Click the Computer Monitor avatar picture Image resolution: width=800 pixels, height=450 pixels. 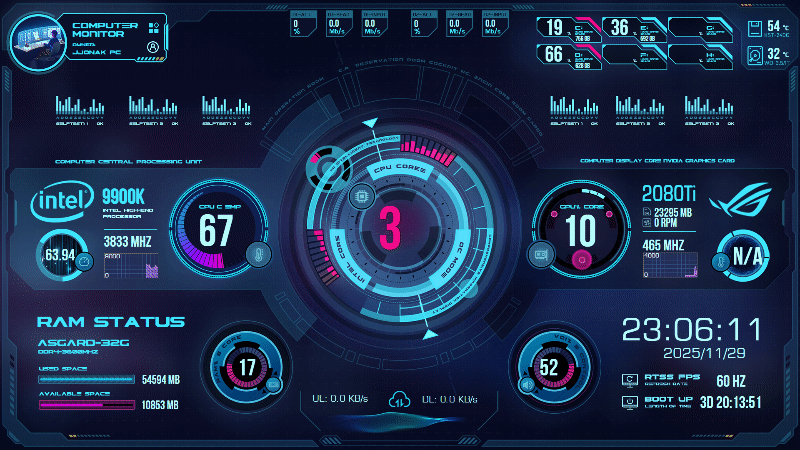[37, 39]
